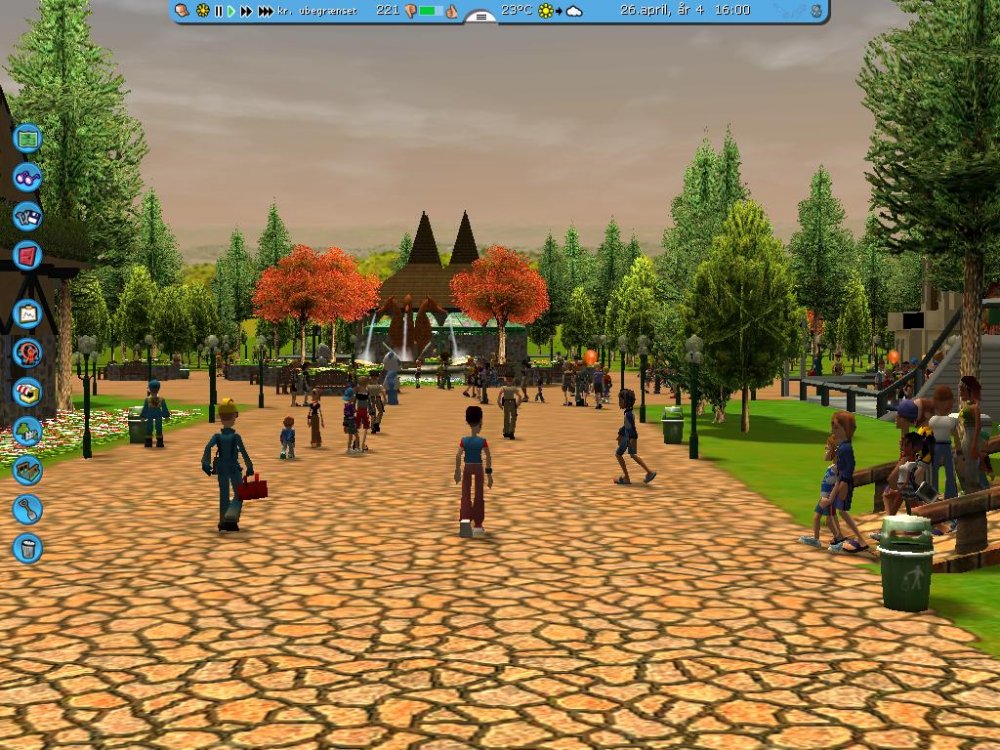Pause the game
The height and width of the screenshot is (750, 1000).
click(218, 11)
